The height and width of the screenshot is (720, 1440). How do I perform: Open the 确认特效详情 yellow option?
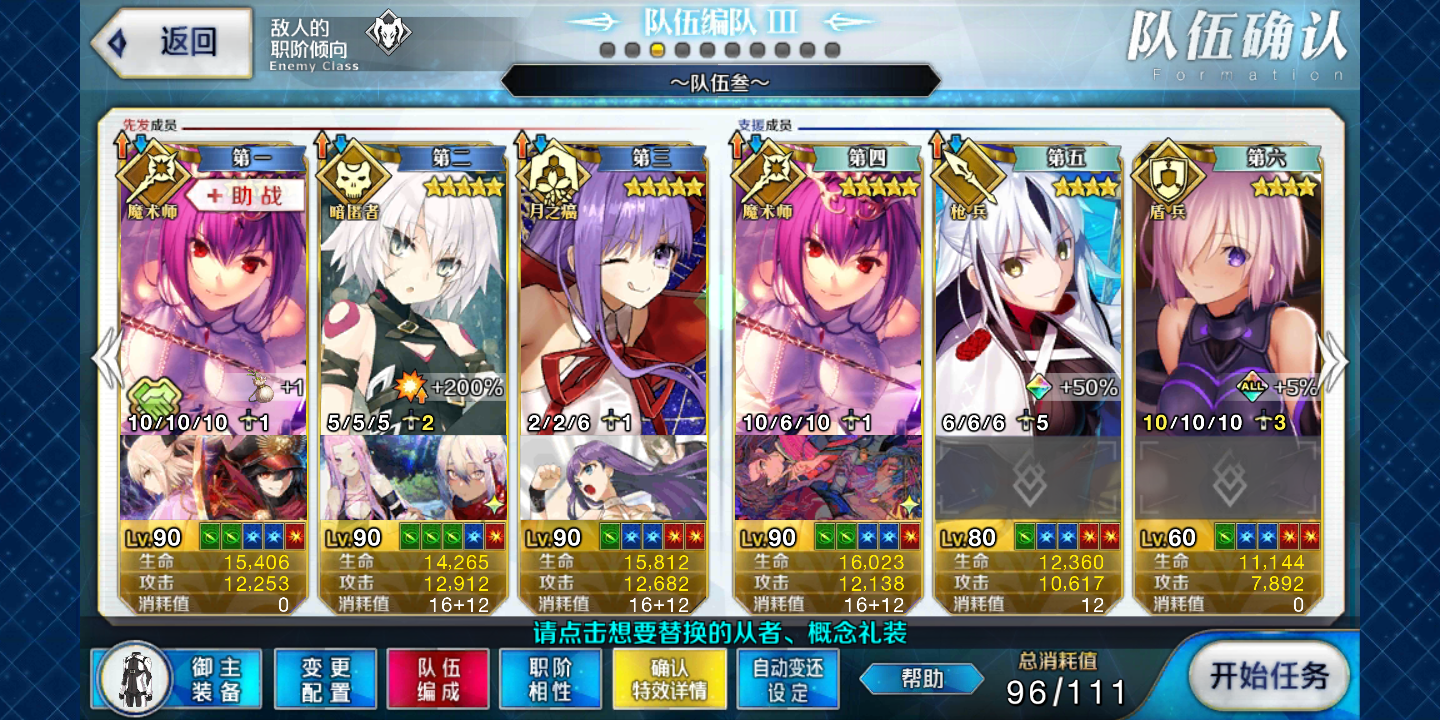[x=669, y=677]
